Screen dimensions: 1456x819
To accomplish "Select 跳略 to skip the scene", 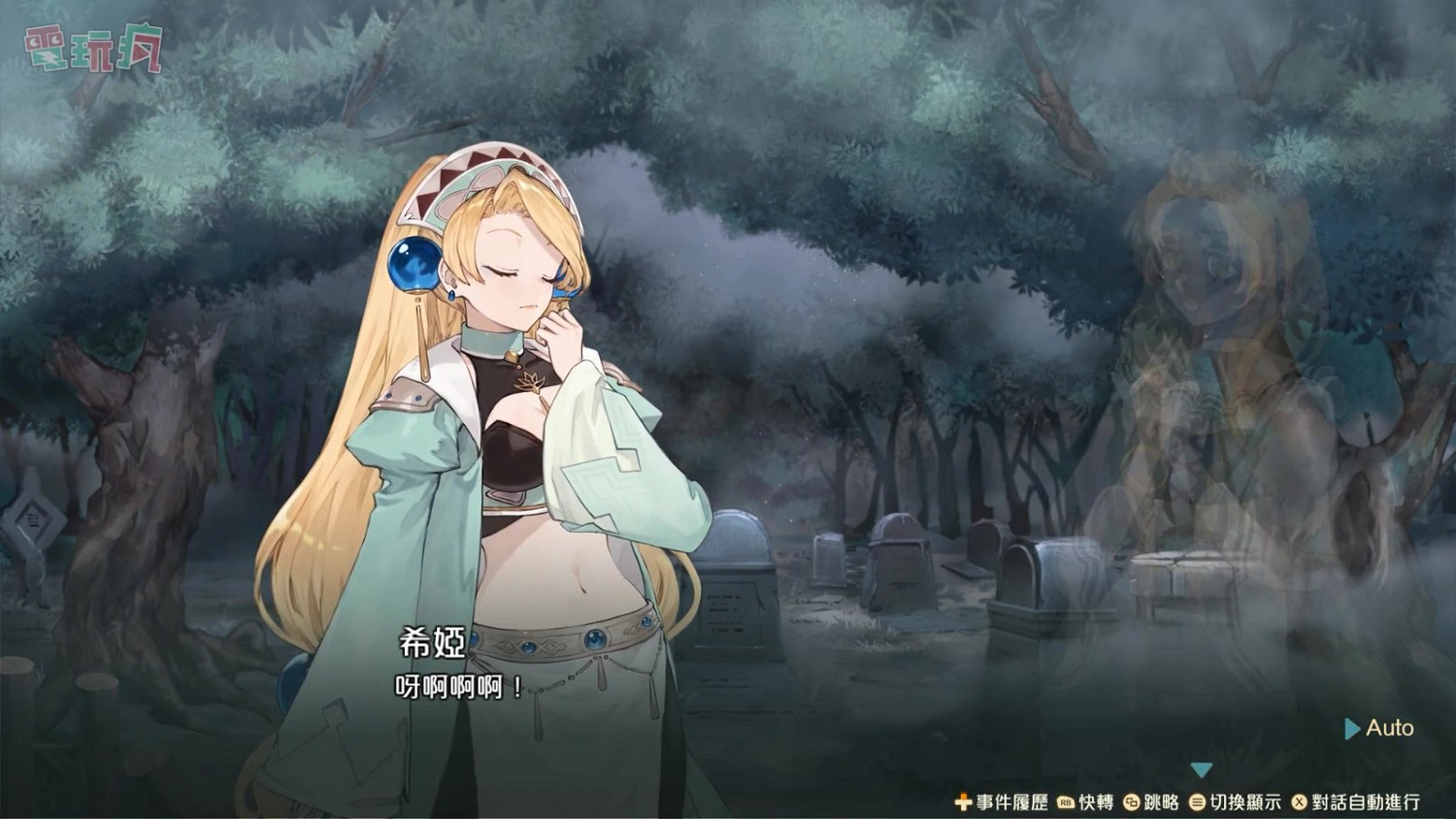I will click(1161, 802).
